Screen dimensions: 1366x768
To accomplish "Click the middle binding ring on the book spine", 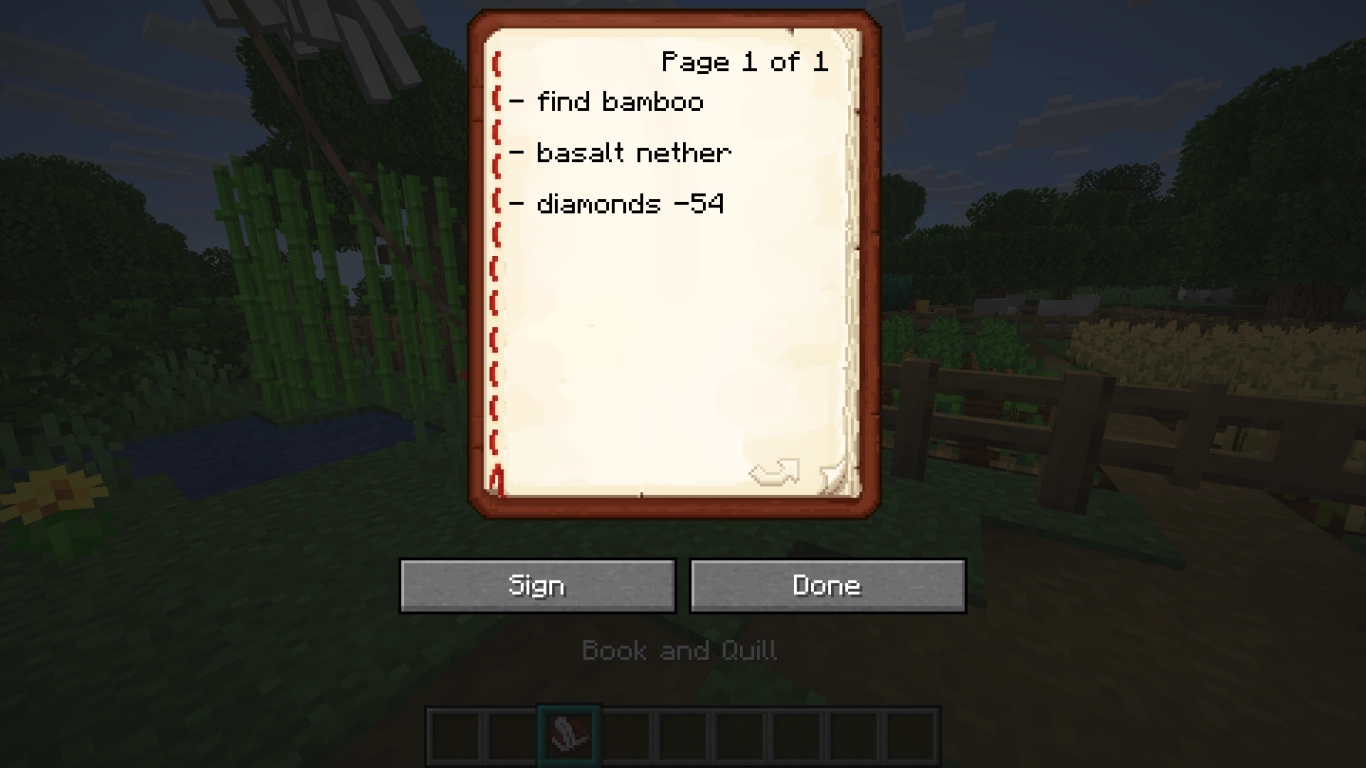I will [495, 266].
